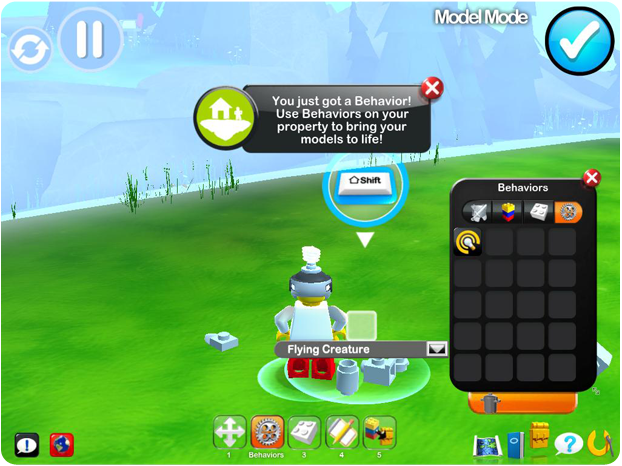Dismiss the 'You just got a Behavior' tip
This screenshot has width=622, height=466.
tap(432, 88)
